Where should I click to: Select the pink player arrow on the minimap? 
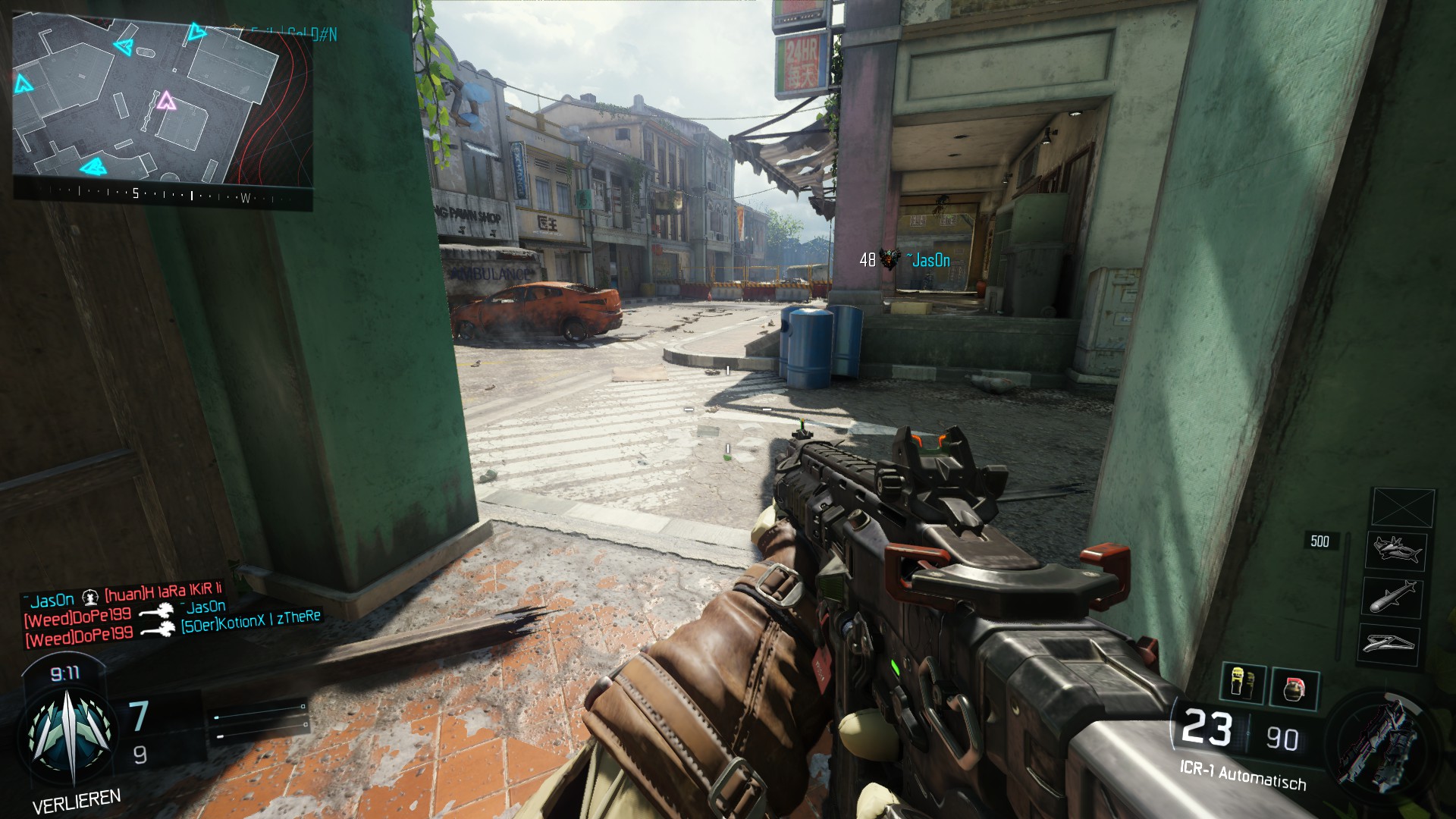point(165,100)
